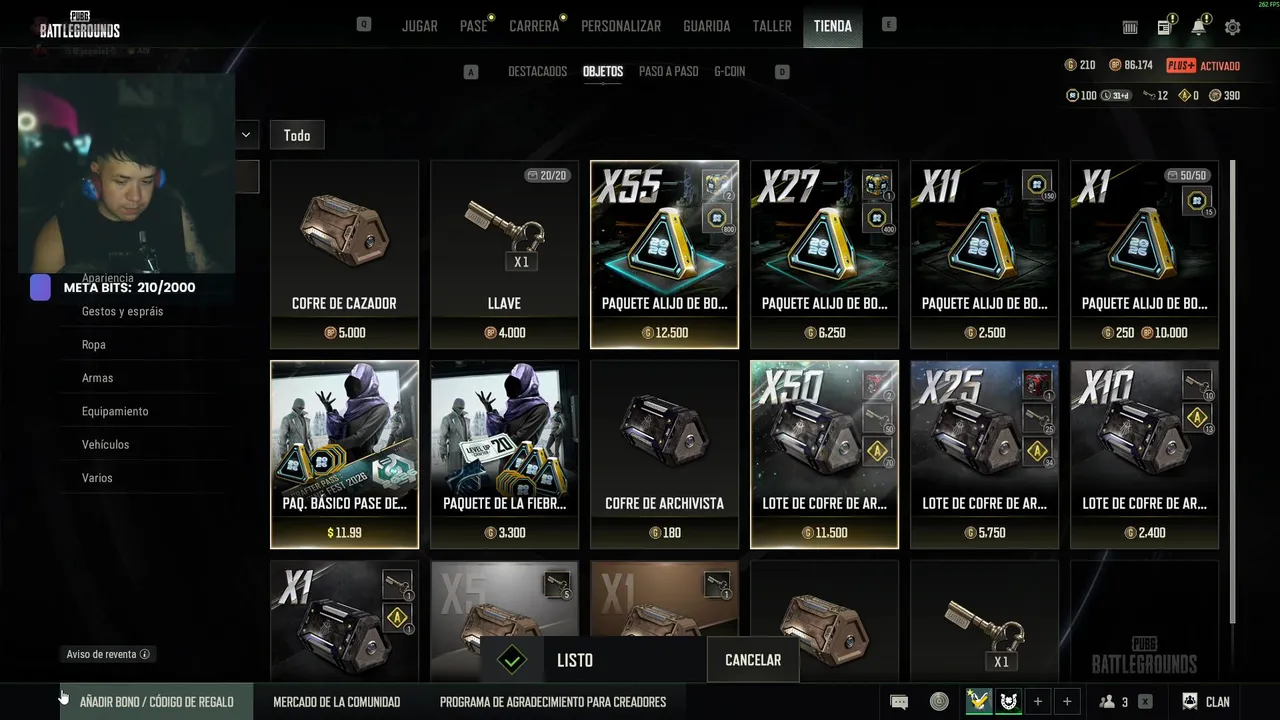1280x720 pixels.
Task: Select the Cofre de Cazador item
Action: point(344,254)
